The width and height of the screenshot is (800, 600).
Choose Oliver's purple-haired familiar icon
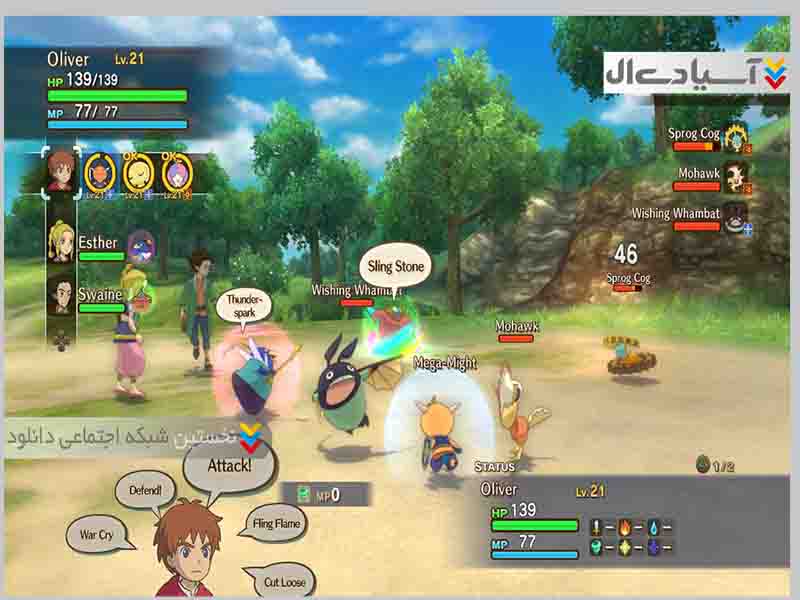pyautogui.click(x=176, y=172)
